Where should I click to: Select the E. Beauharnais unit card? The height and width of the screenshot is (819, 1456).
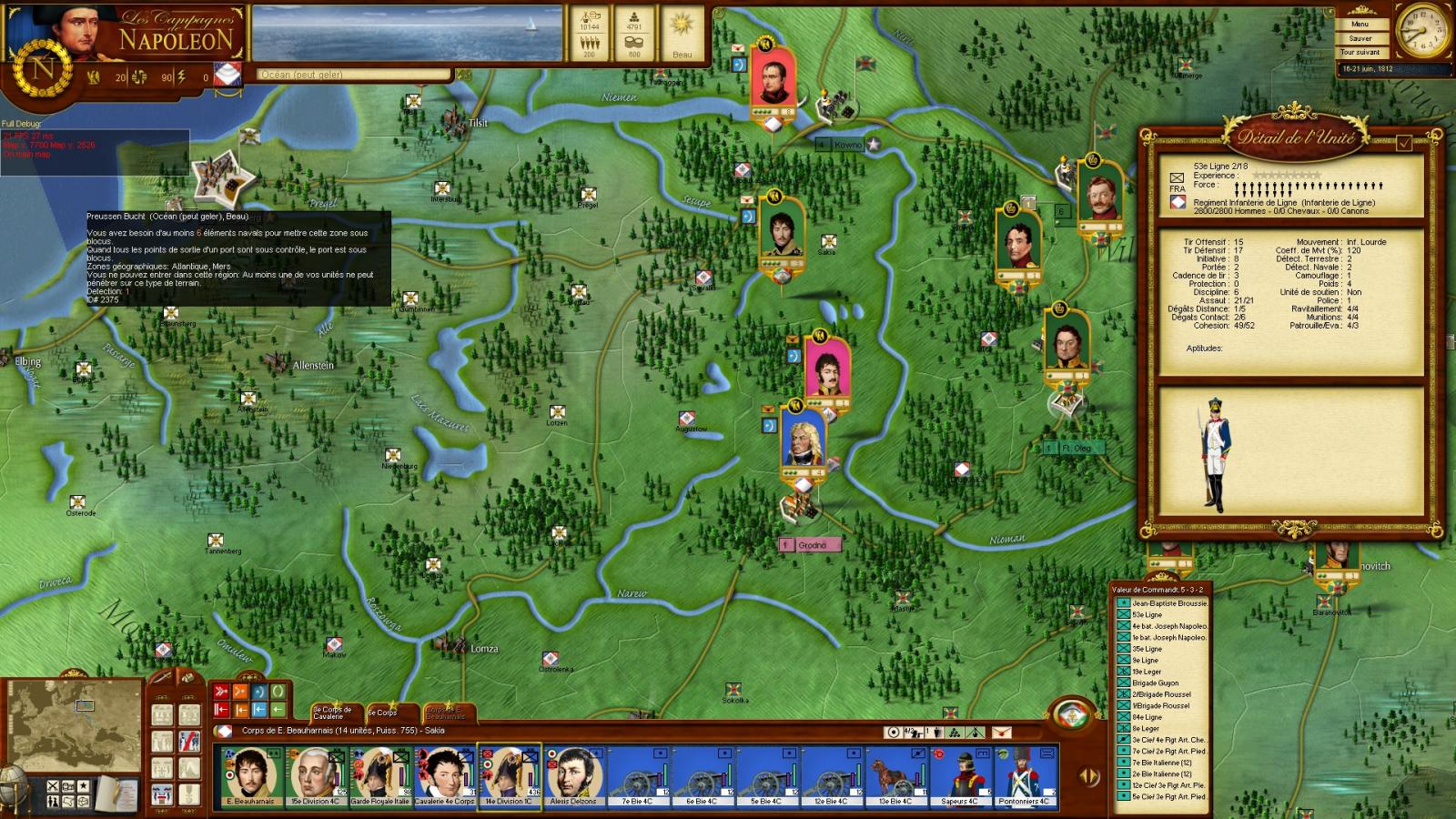coord(249,776)
